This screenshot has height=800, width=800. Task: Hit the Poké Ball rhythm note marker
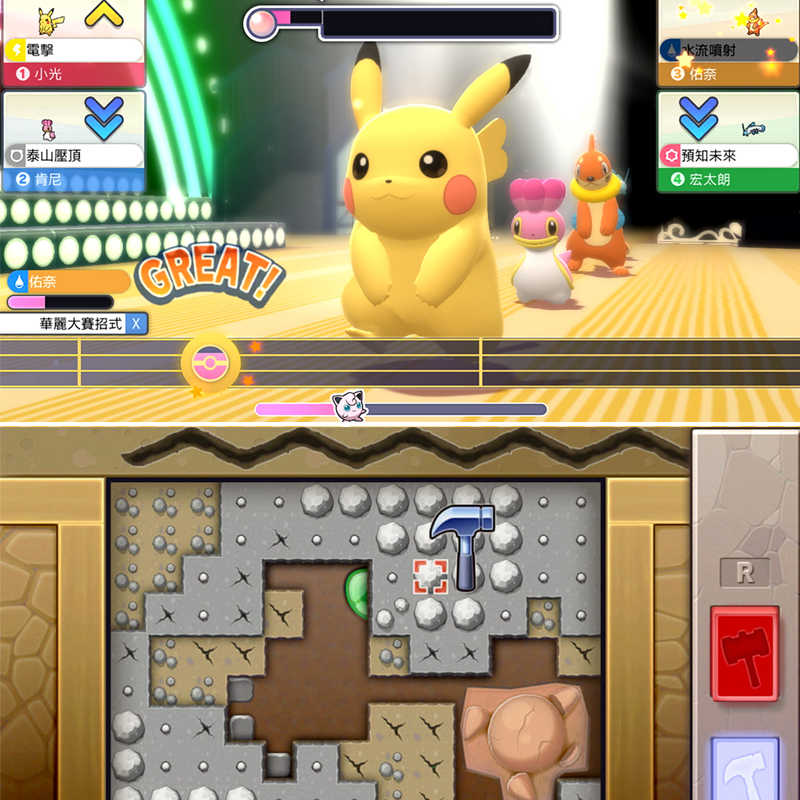(211, 361)
